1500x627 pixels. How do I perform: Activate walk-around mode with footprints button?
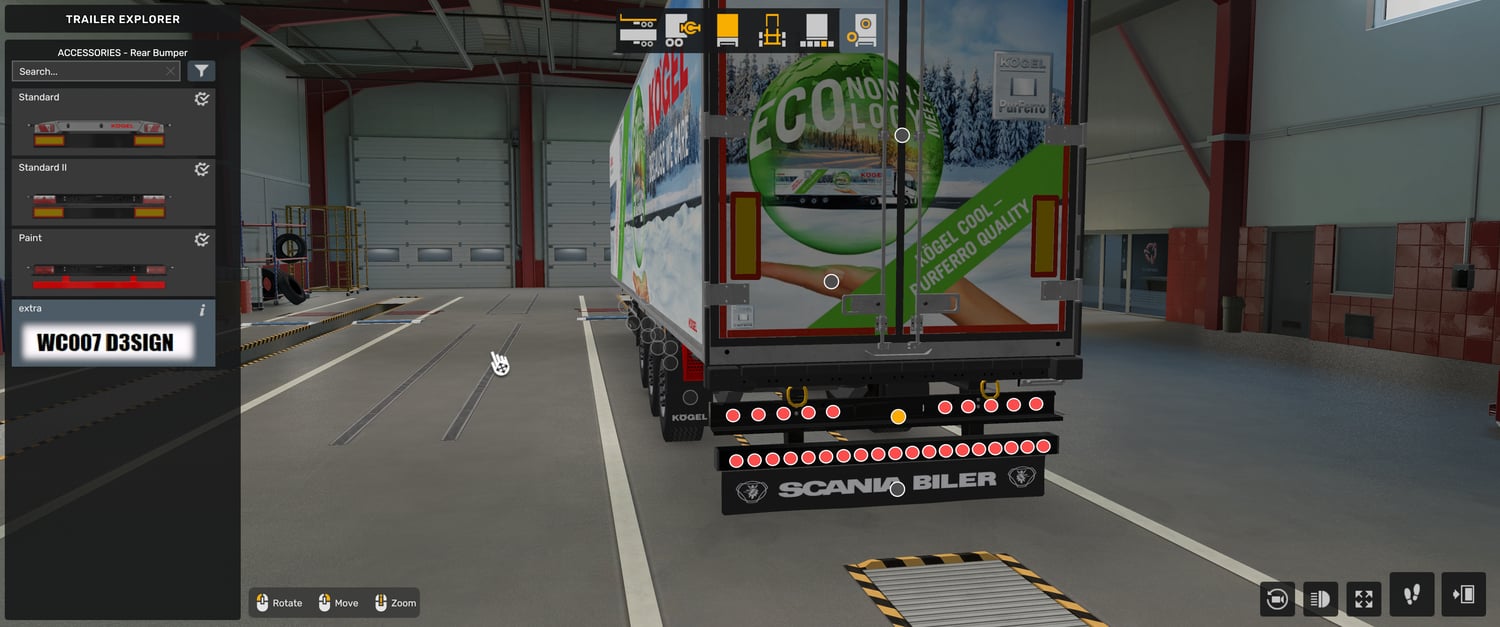[1412, 595]
